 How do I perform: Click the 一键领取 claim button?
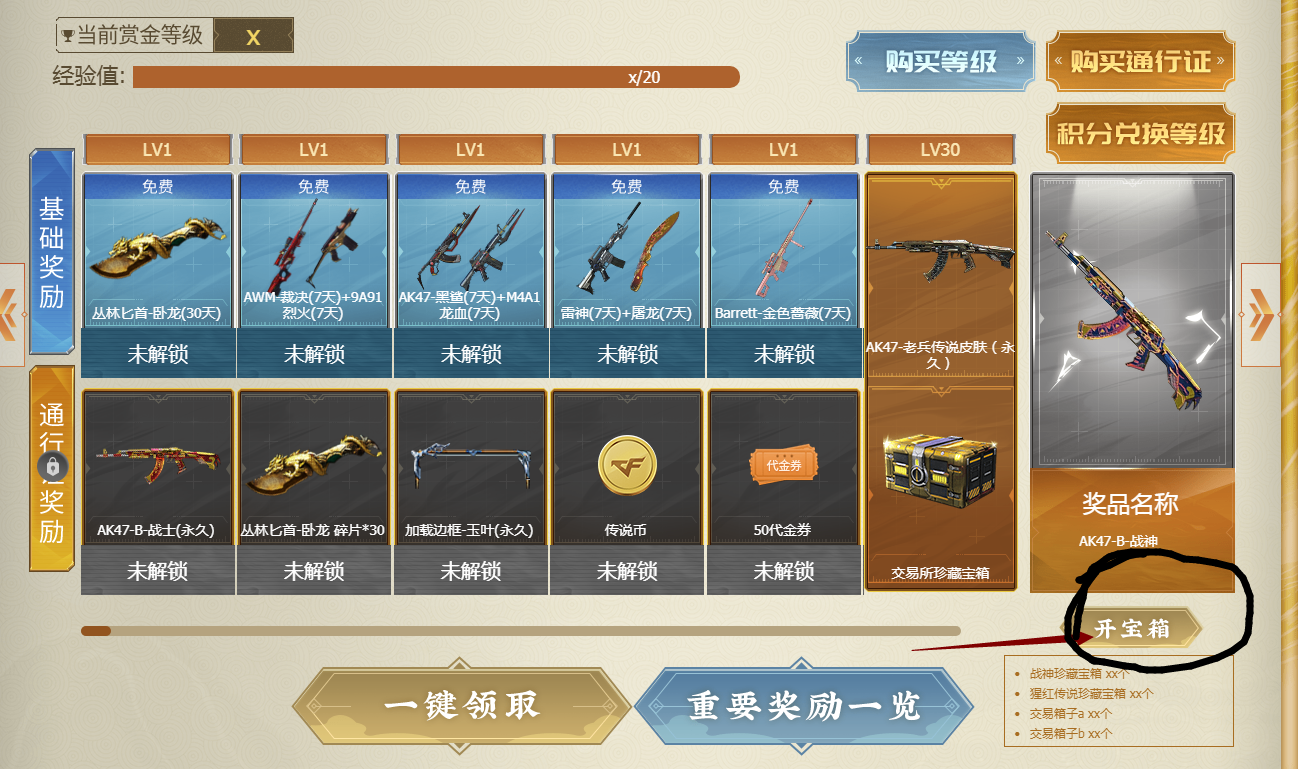460,704
